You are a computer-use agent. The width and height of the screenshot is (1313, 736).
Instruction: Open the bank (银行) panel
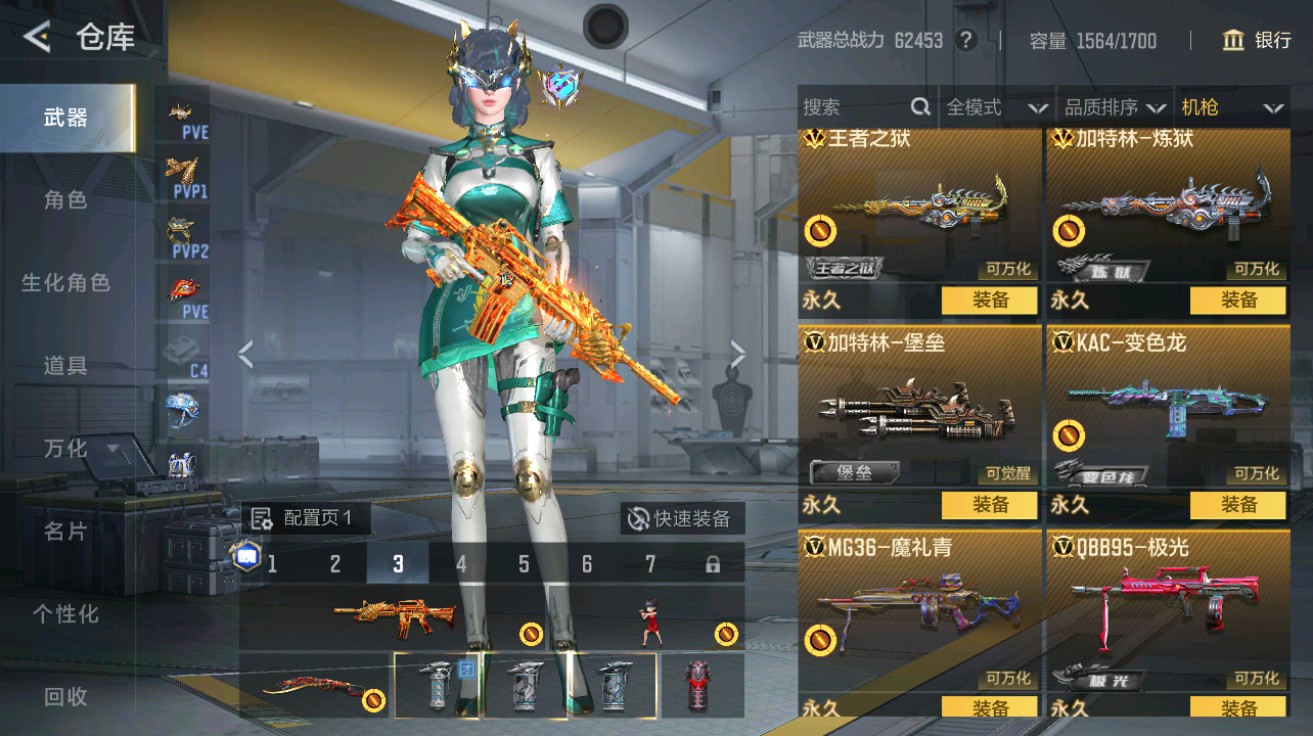[1262, 41]
